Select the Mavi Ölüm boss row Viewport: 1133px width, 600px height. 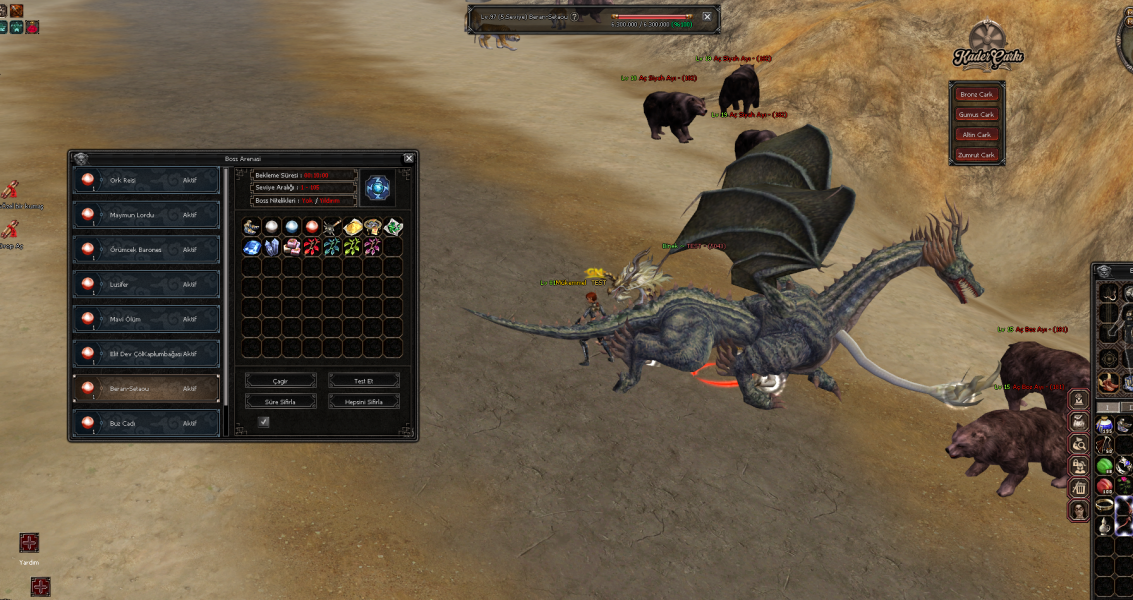click(x=146, y=319)
